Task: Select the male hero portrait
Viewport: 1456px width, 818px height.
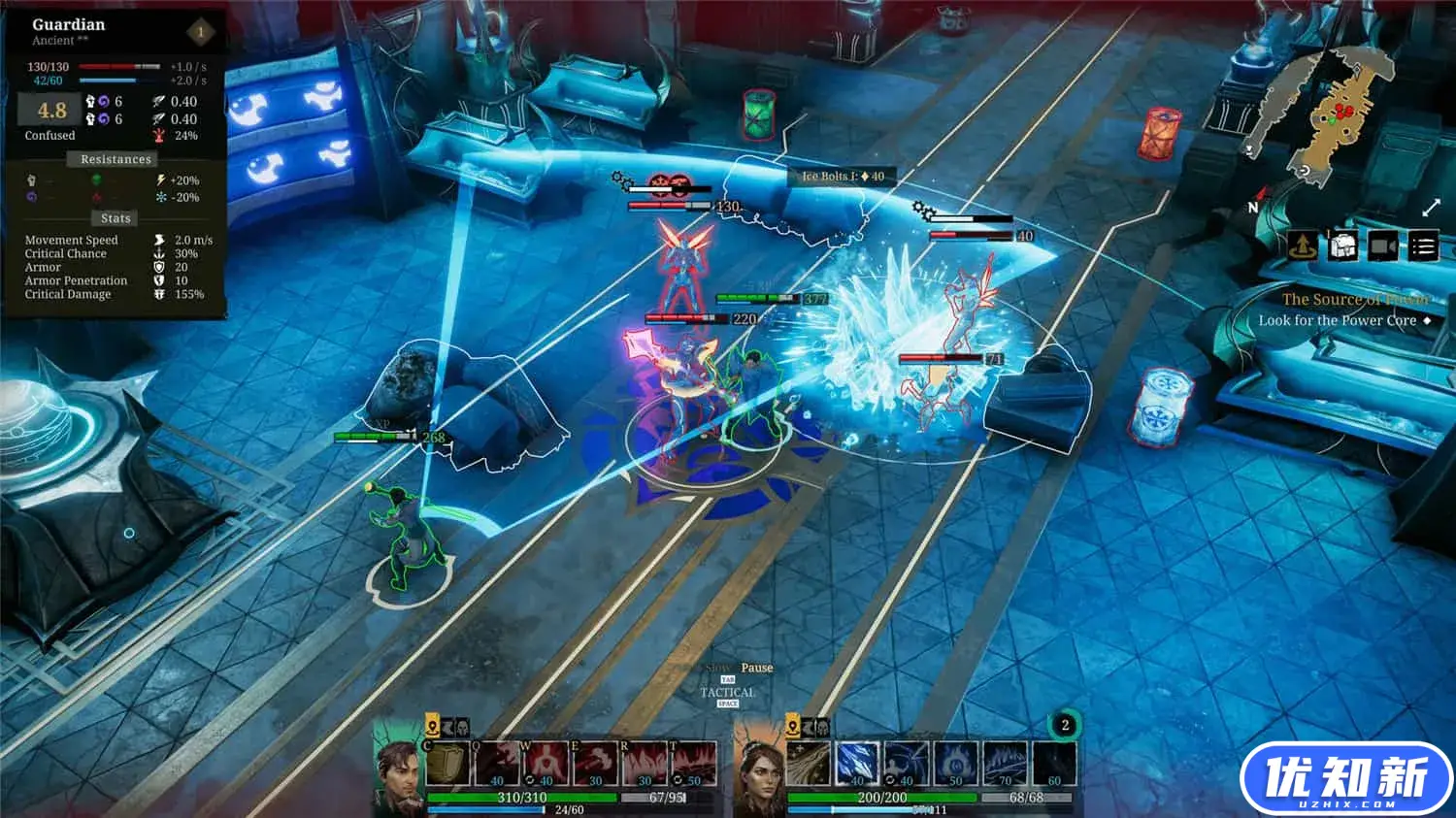Action: (x=398, y=776)
